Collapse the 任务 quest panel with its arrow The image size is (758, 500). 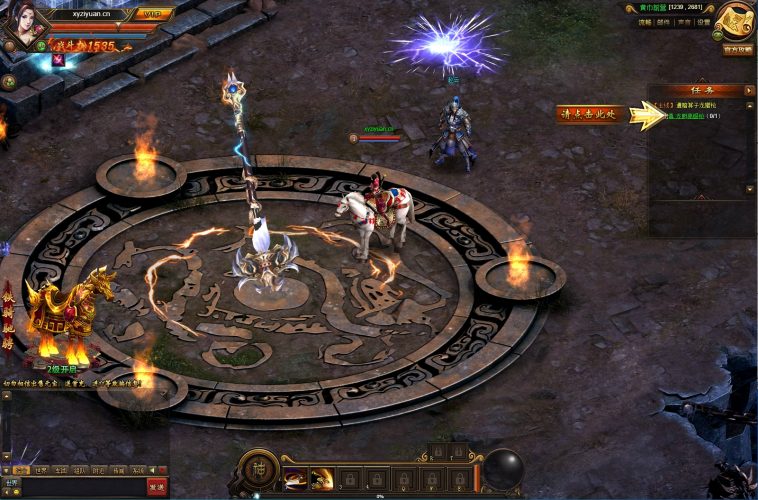pos(749,90)
